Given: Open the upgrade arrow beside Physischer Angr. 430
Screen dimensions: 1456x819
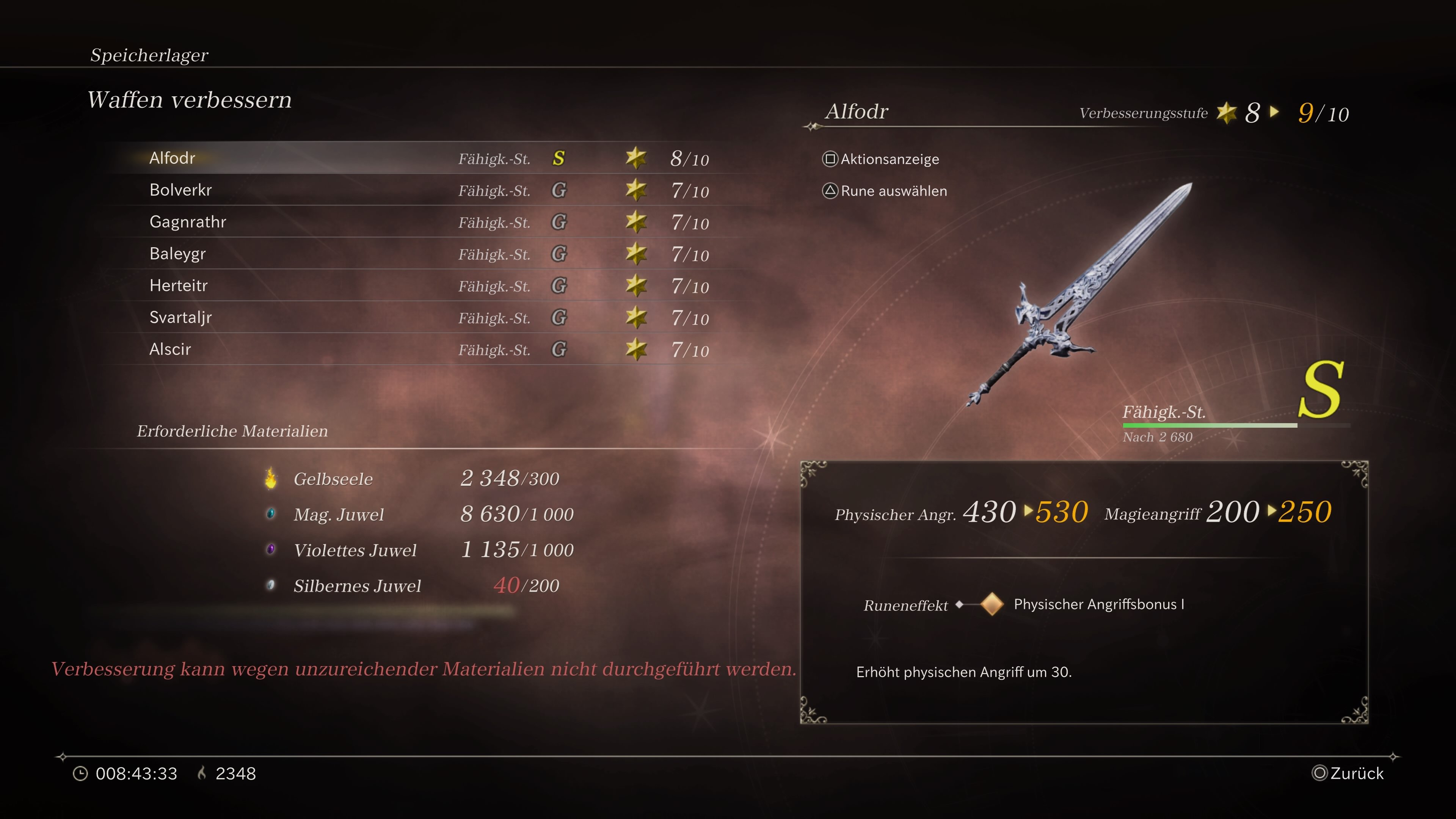Looking at the screenshot, I should (1027, 513).
